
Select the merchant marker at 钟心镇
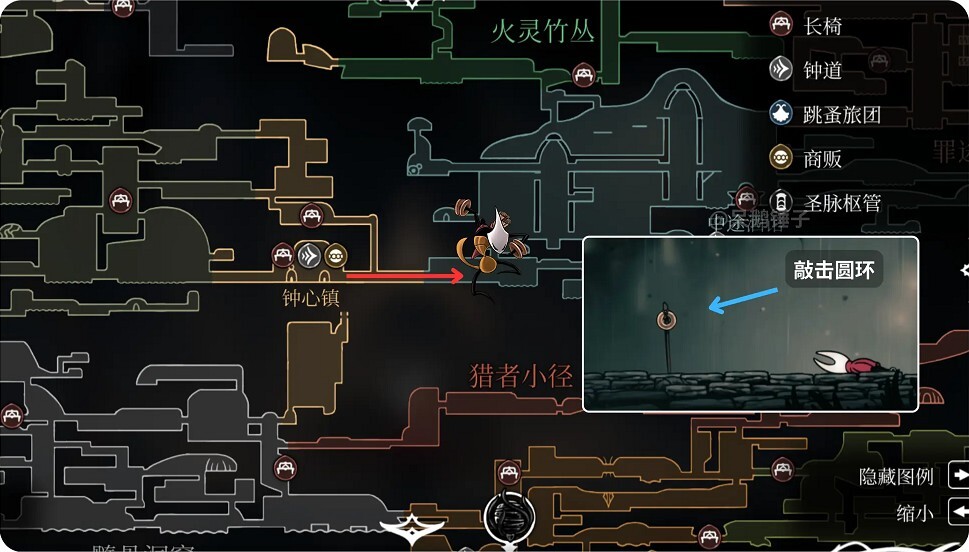click(335, 255)
